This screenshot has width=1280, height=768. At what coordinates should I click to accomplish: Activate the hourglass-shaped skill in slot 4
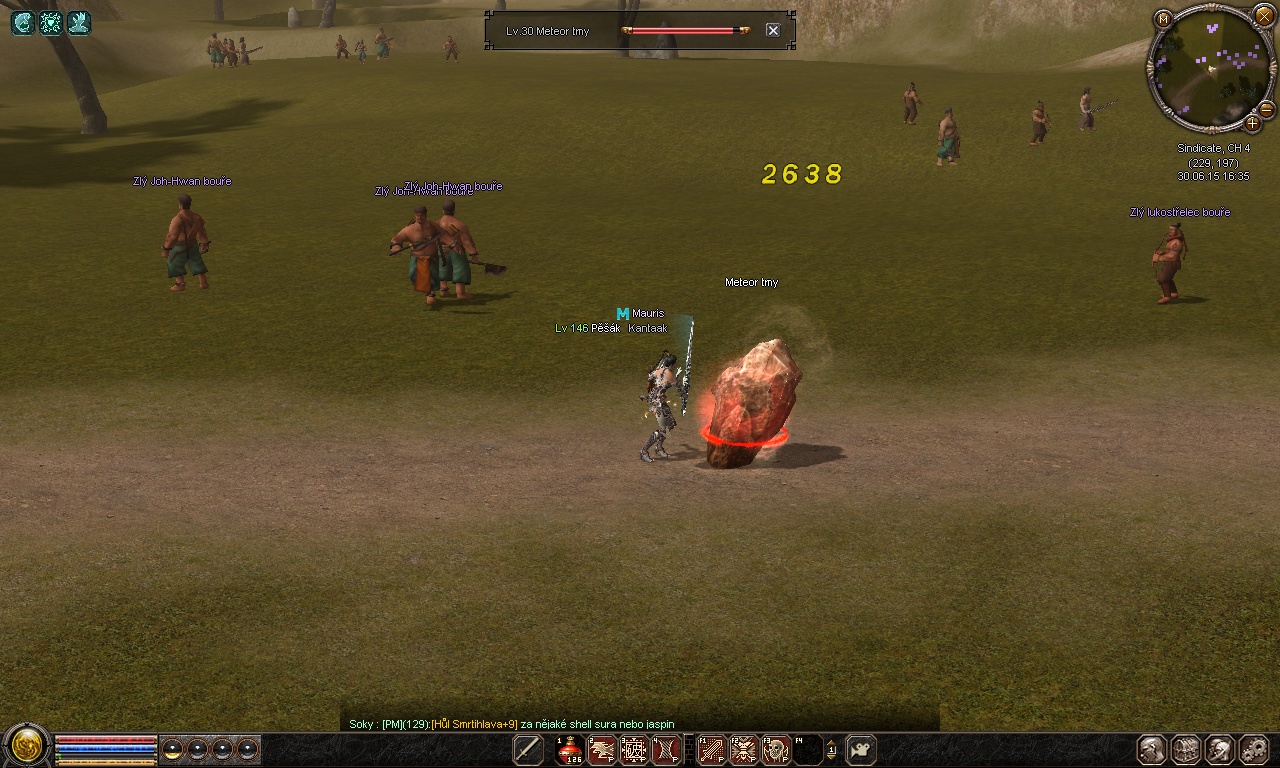tap(666, 750)
